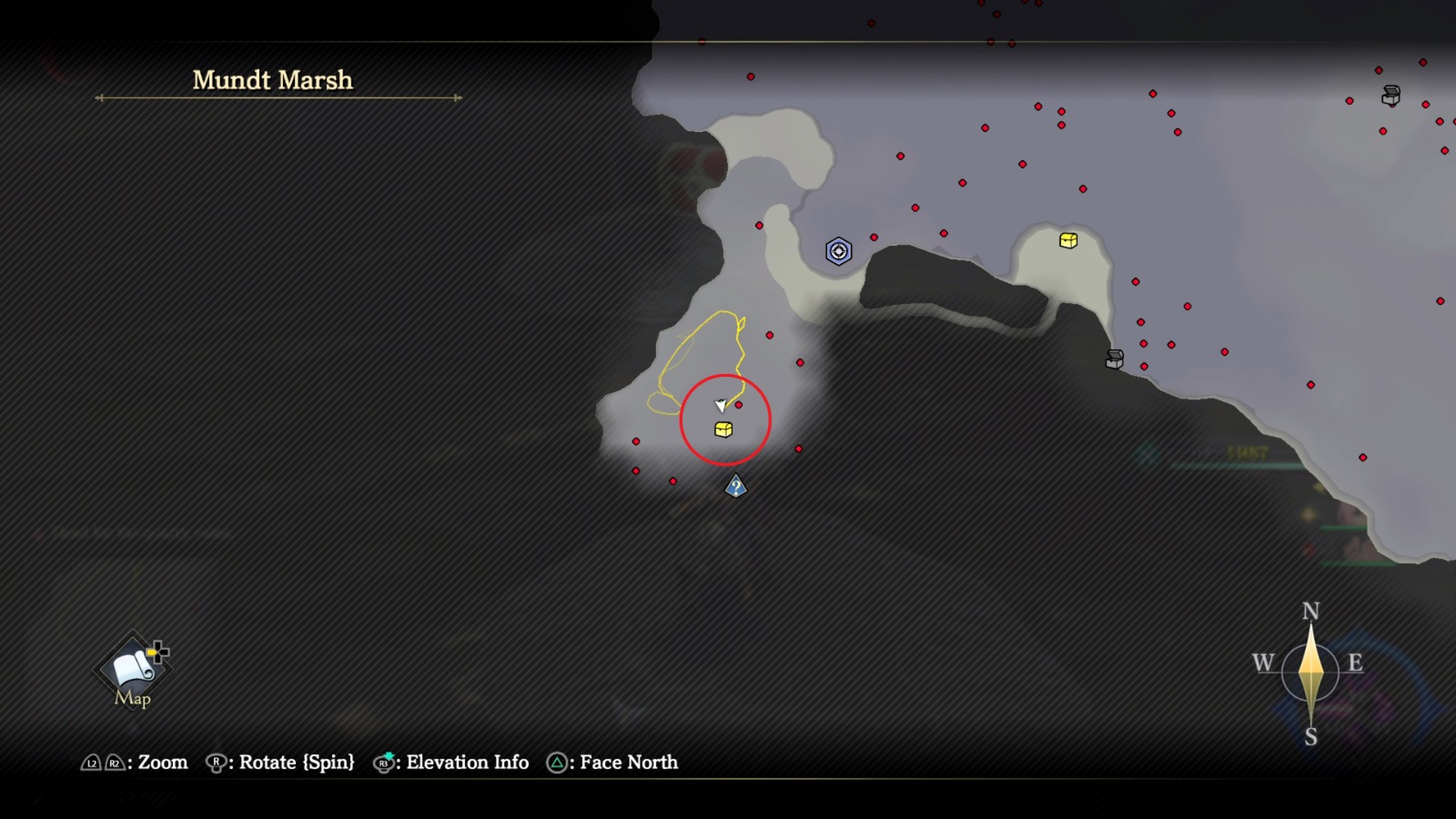
Task: Select the white player arrow marker
Action: click(721, 405)
